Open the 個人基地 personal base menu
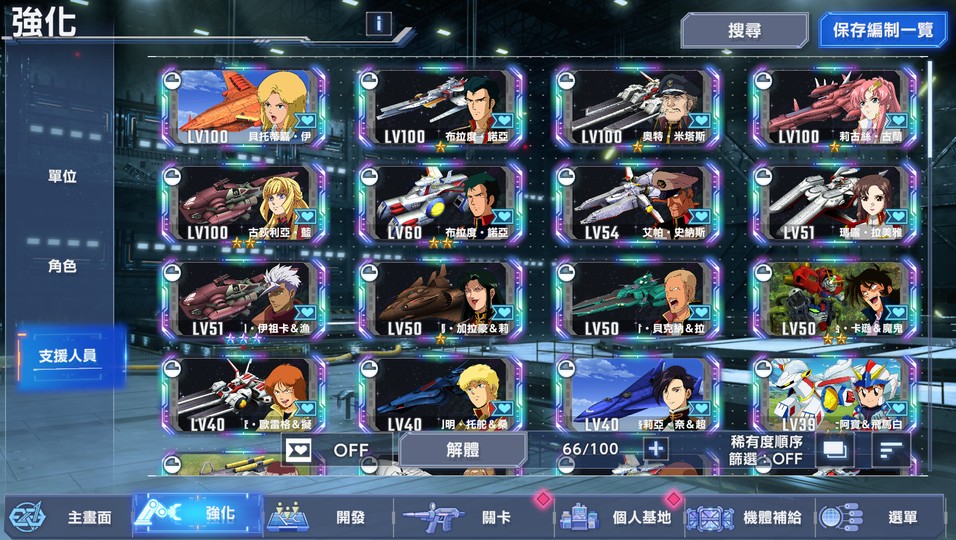The image size is (956, 540). click(620, 517)
